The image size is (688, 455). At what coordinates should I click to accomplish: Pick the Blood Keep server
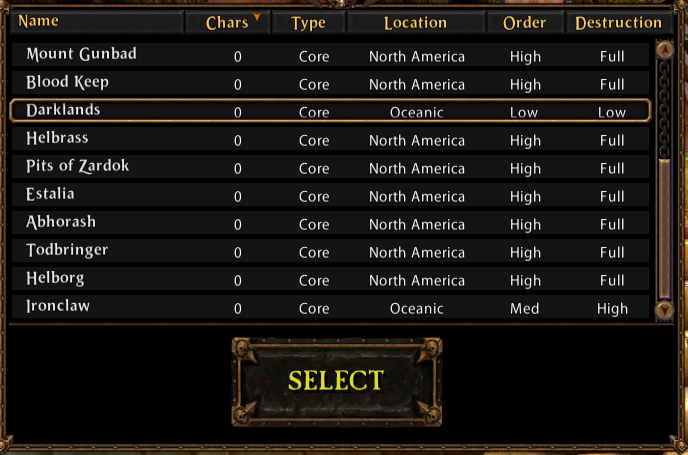click(330, 84)
